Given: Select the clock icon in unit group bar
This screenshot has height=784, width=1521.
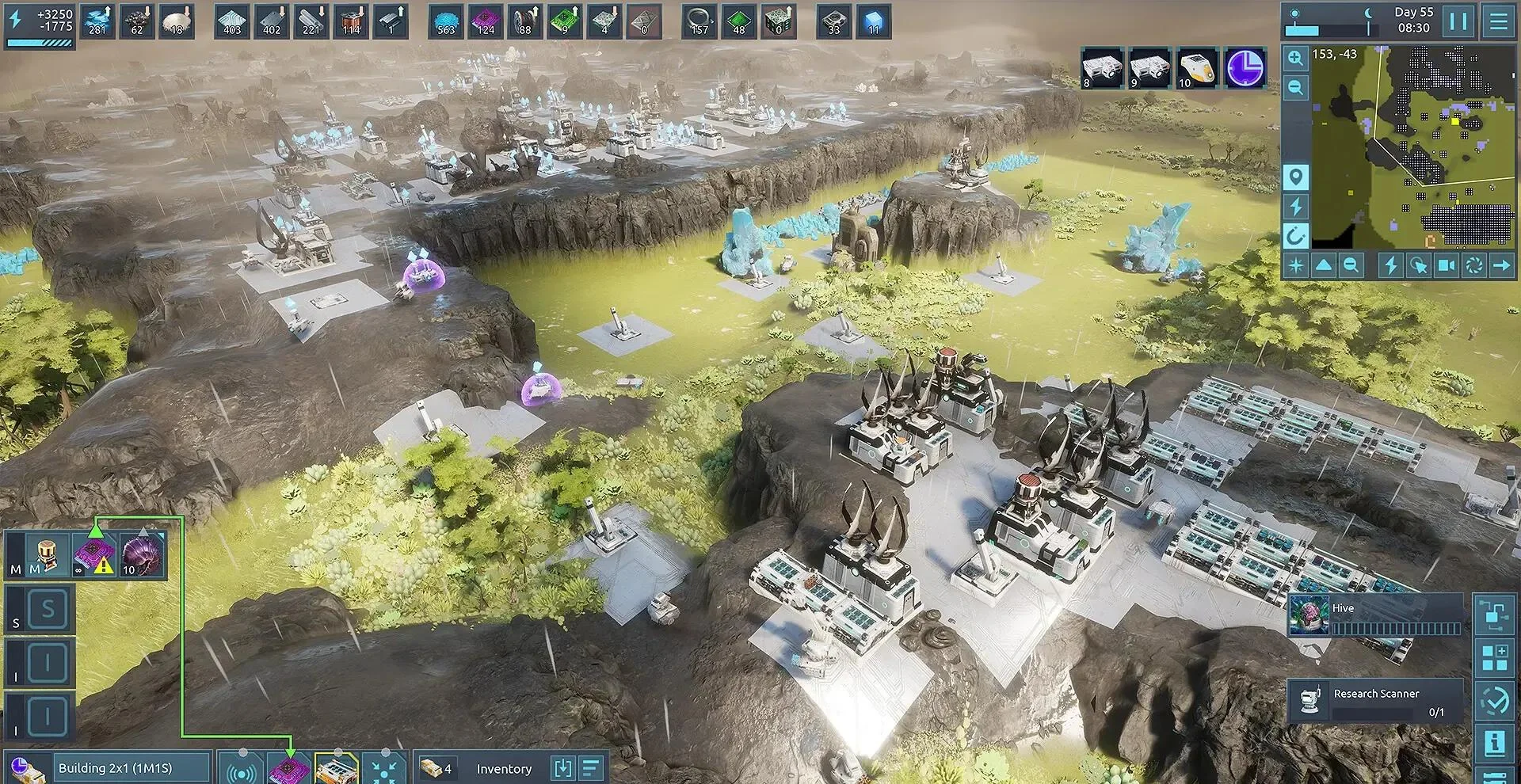Looking at the screenshot, I should point(1245,67).
